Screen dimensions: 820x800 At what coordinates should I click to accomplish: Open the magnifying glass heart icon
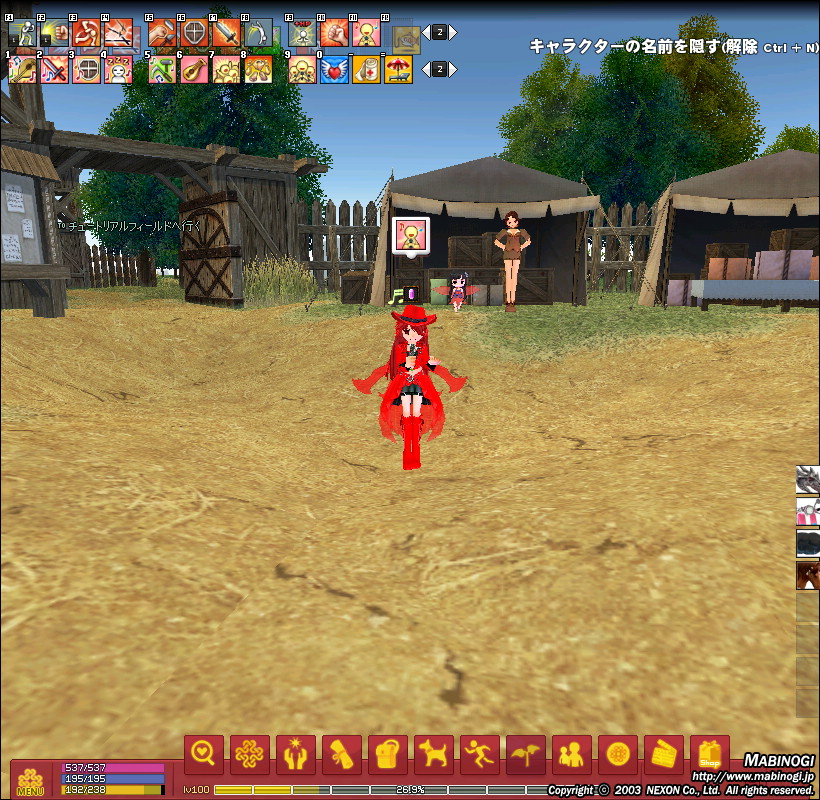point(204,754)
